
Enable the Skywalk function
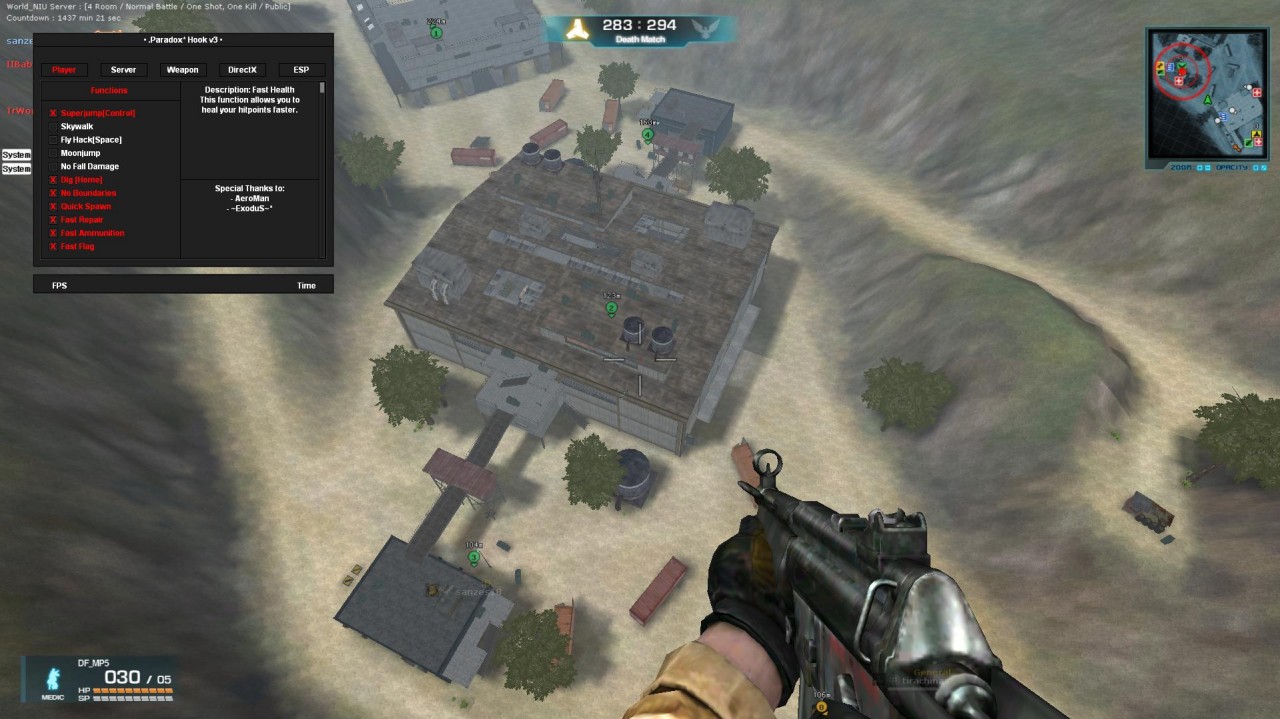coord(54,127)
